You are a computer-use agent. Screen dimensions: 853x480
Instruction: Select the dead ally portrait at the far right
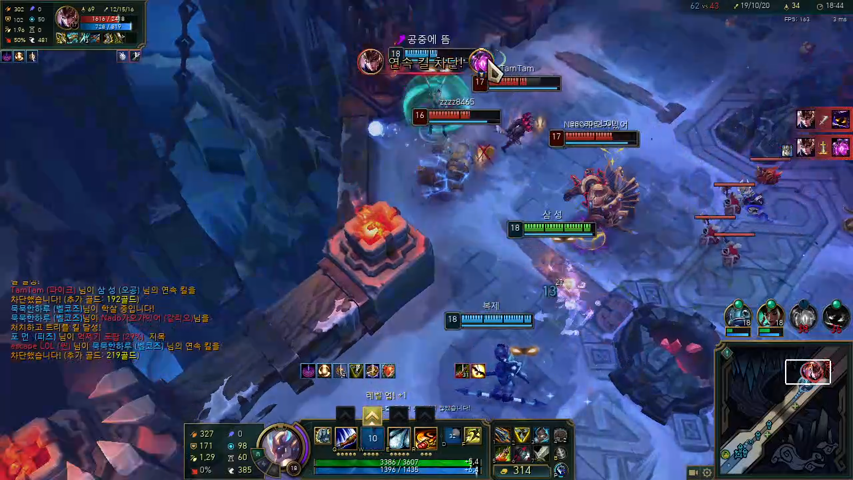[836, 317]
